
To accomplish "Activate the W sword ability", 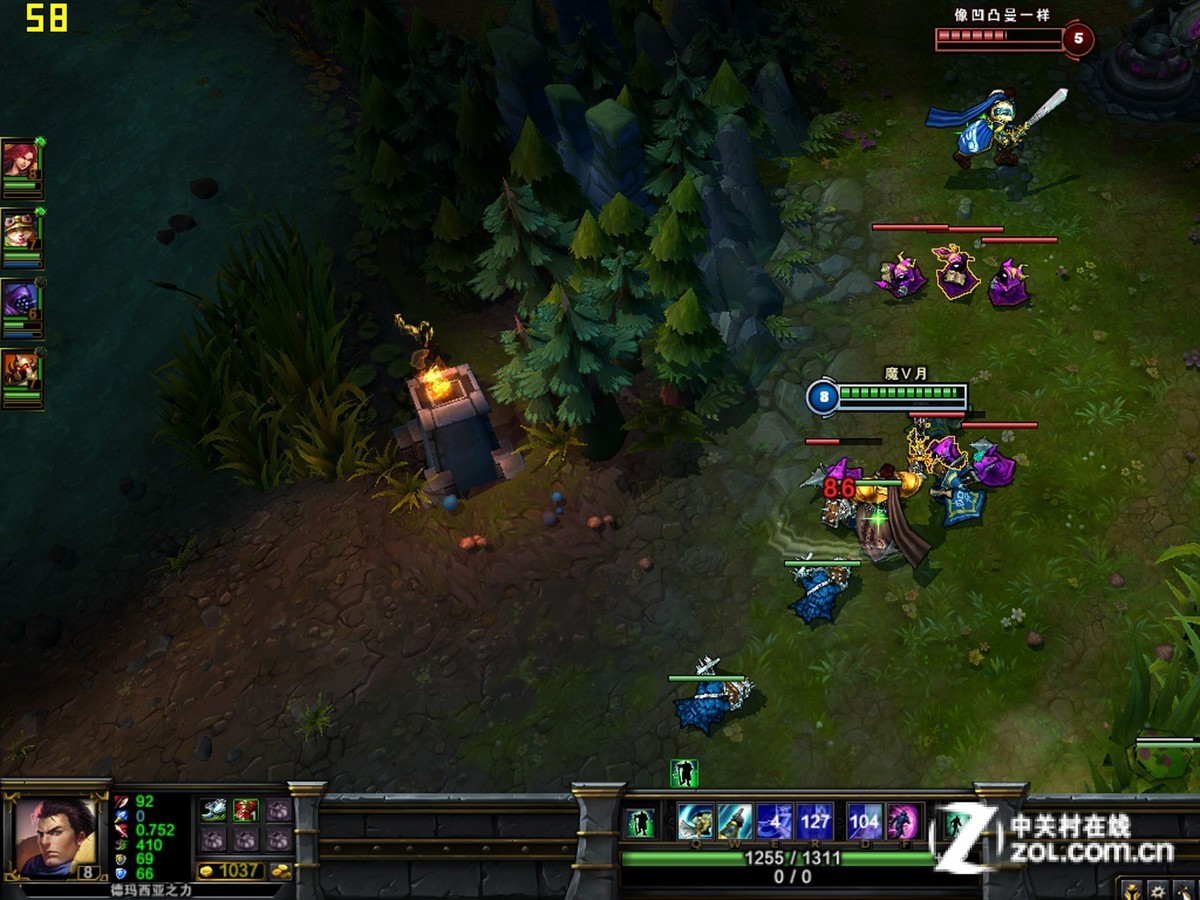I will [x=735, y=822].
